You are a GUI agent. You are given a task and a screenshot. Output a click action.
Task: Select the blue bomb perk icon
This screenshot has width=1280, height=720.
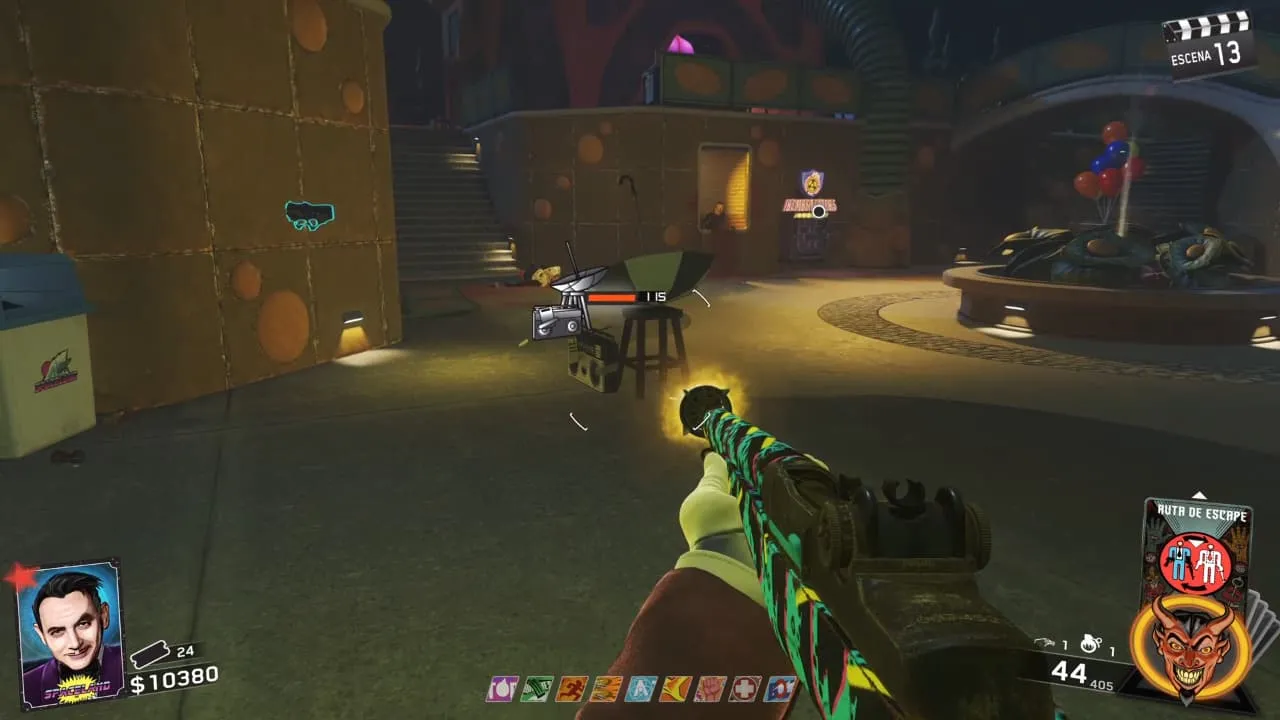[x=780, y=689]
